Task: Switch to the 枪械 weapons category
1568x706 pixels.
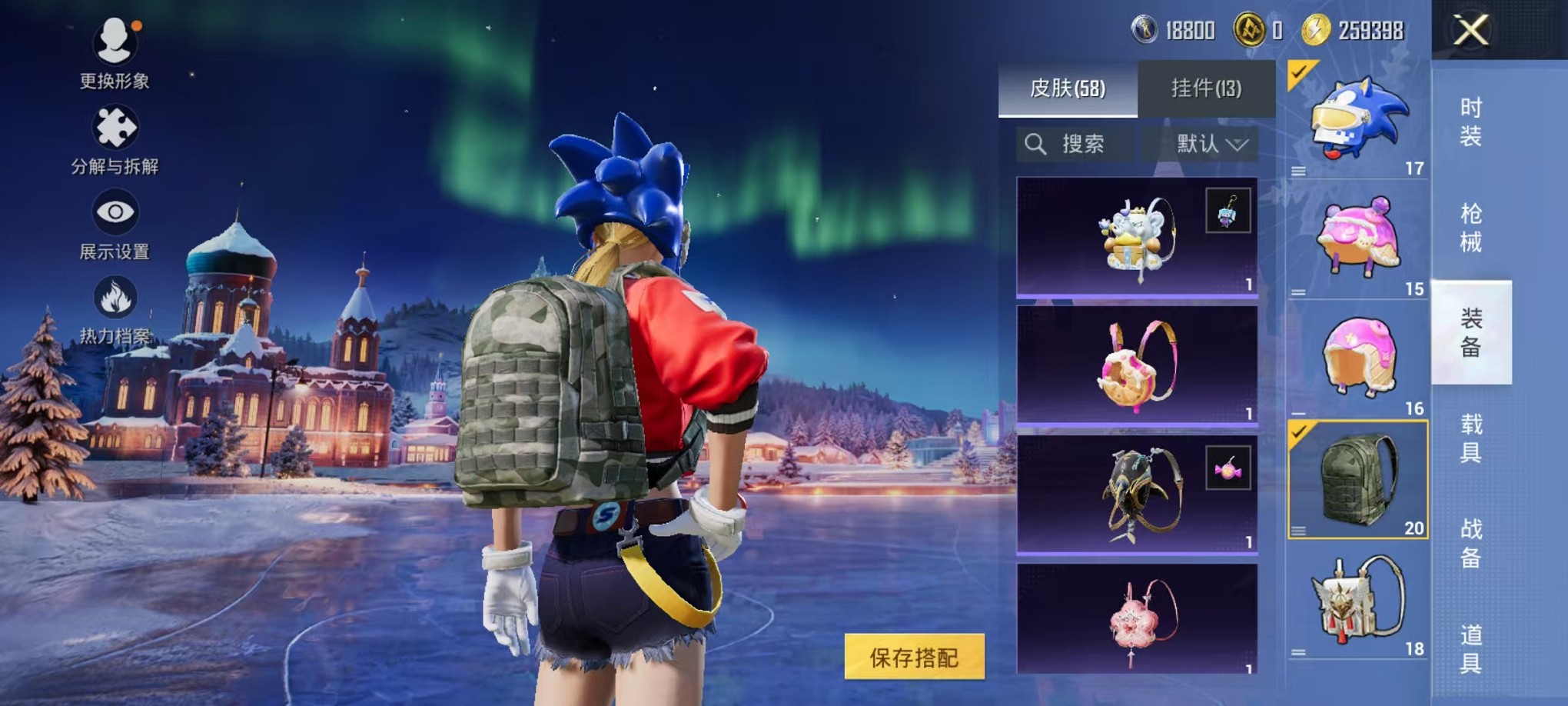Action: pos(1471,223)
